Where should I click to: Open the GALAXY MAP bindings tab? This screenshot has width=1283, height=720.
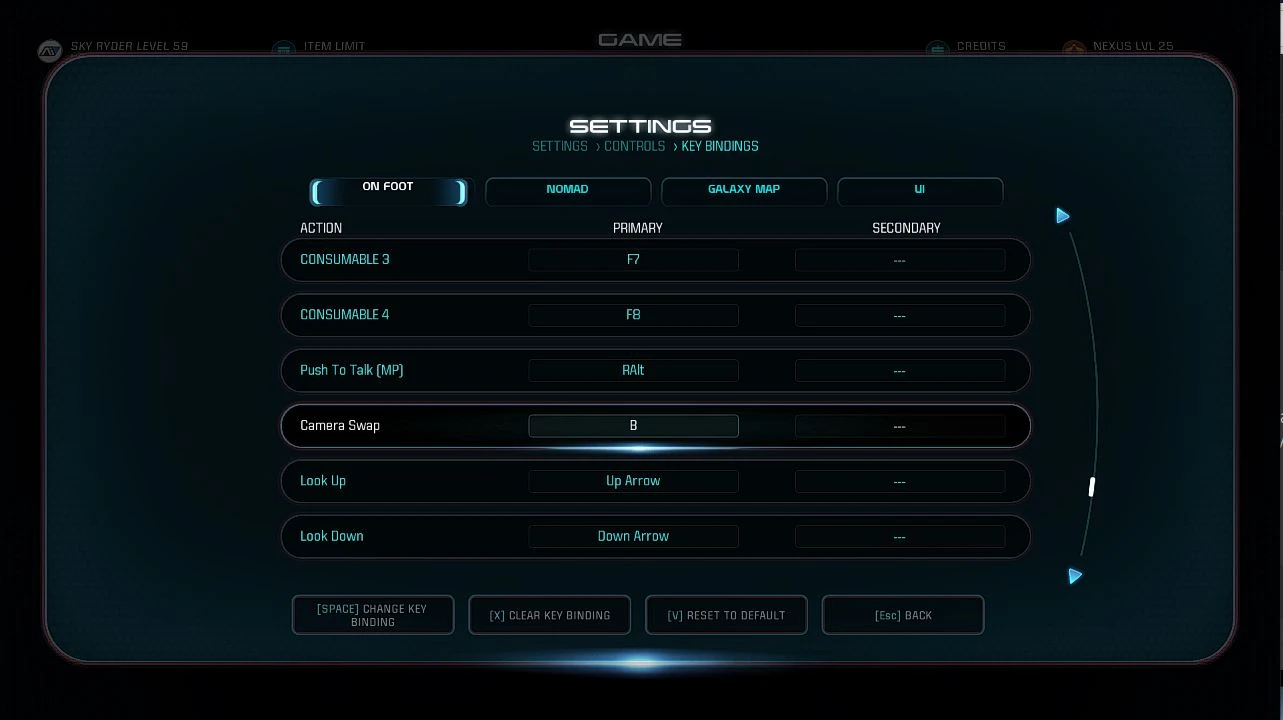[744, 190]
